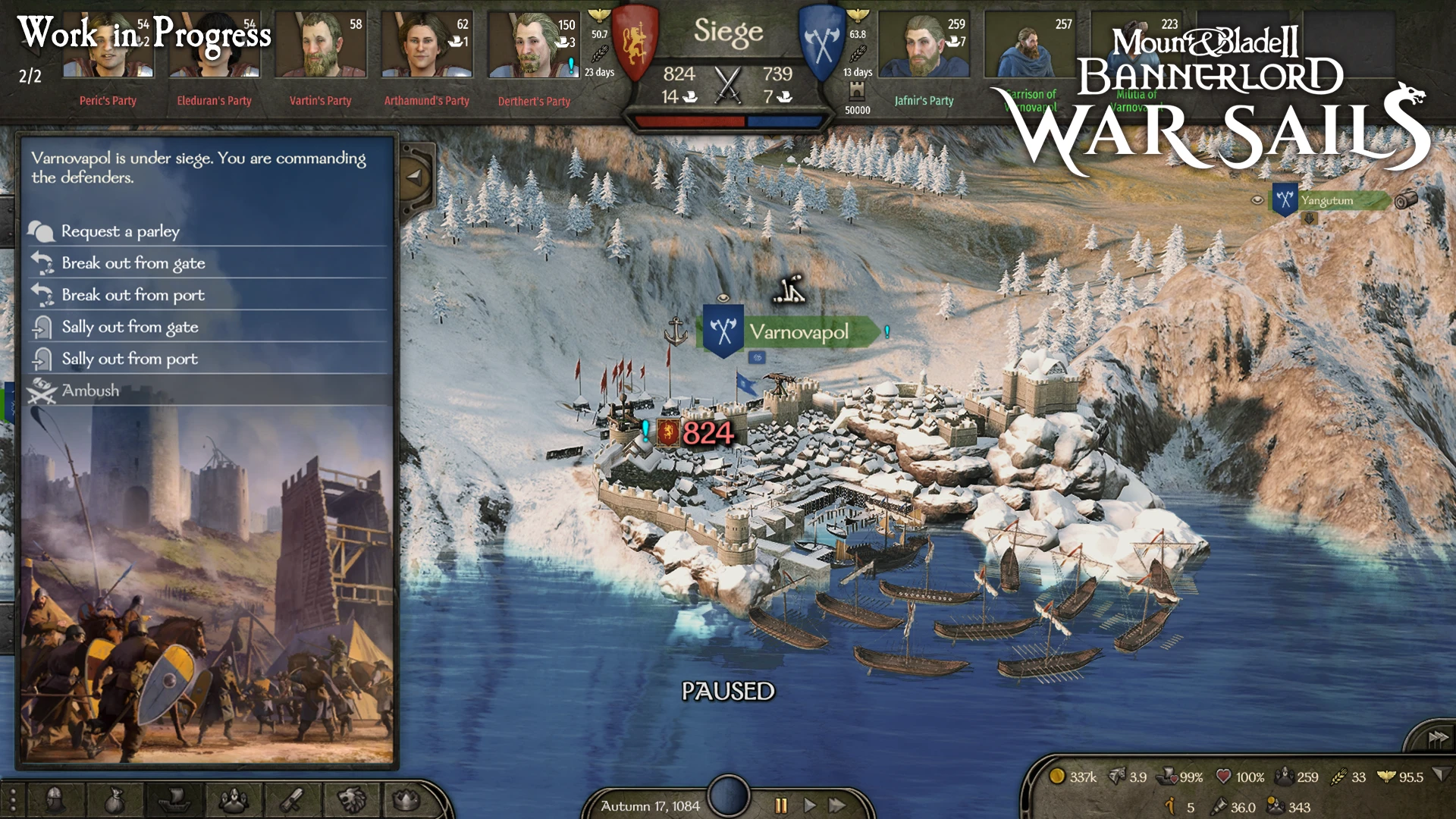Click the siege progress bar
Screen dimensions: 1456x819
coord(726,120)
